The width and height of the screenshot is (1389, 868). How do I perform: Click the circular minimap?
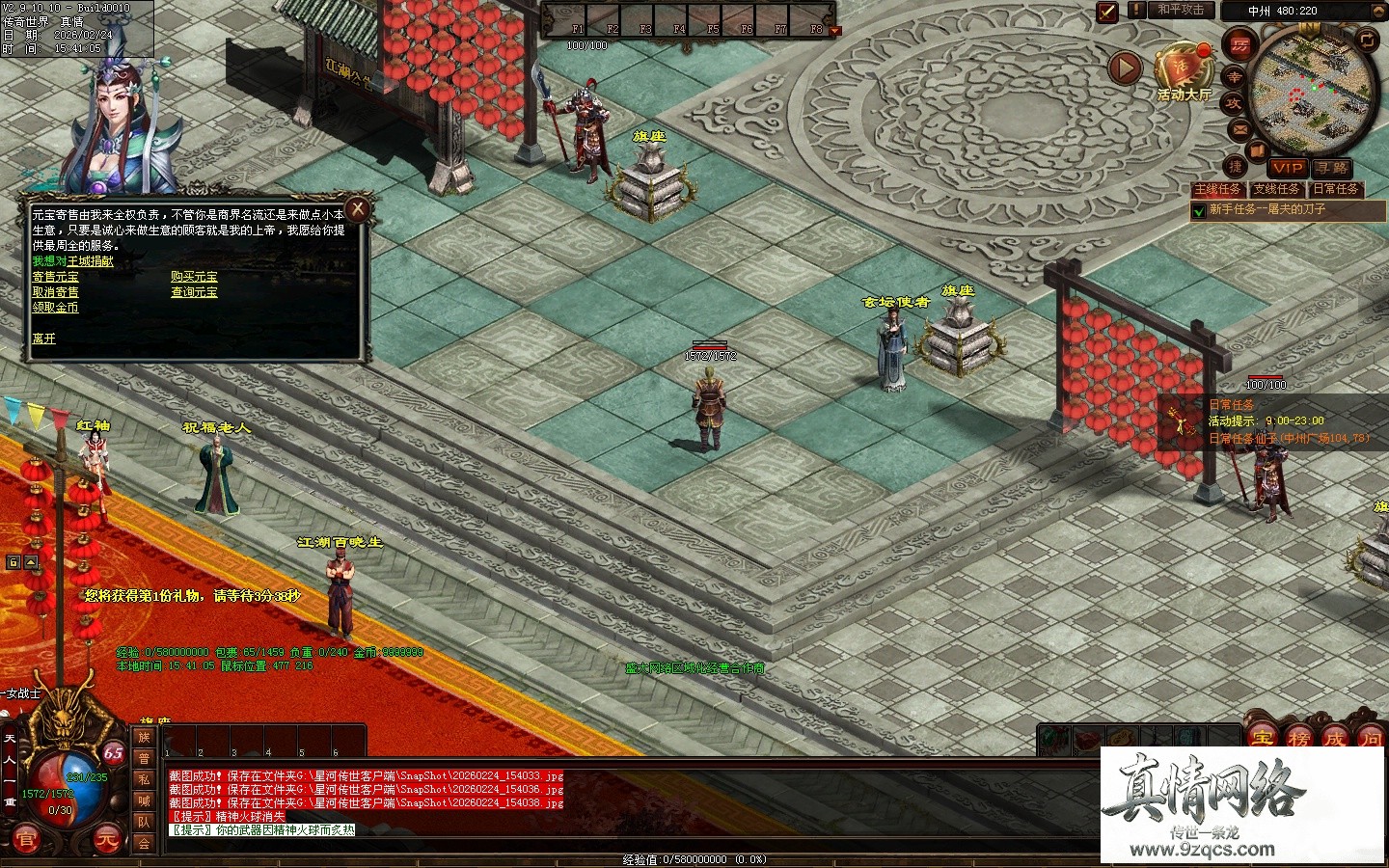click(1300, 92)
